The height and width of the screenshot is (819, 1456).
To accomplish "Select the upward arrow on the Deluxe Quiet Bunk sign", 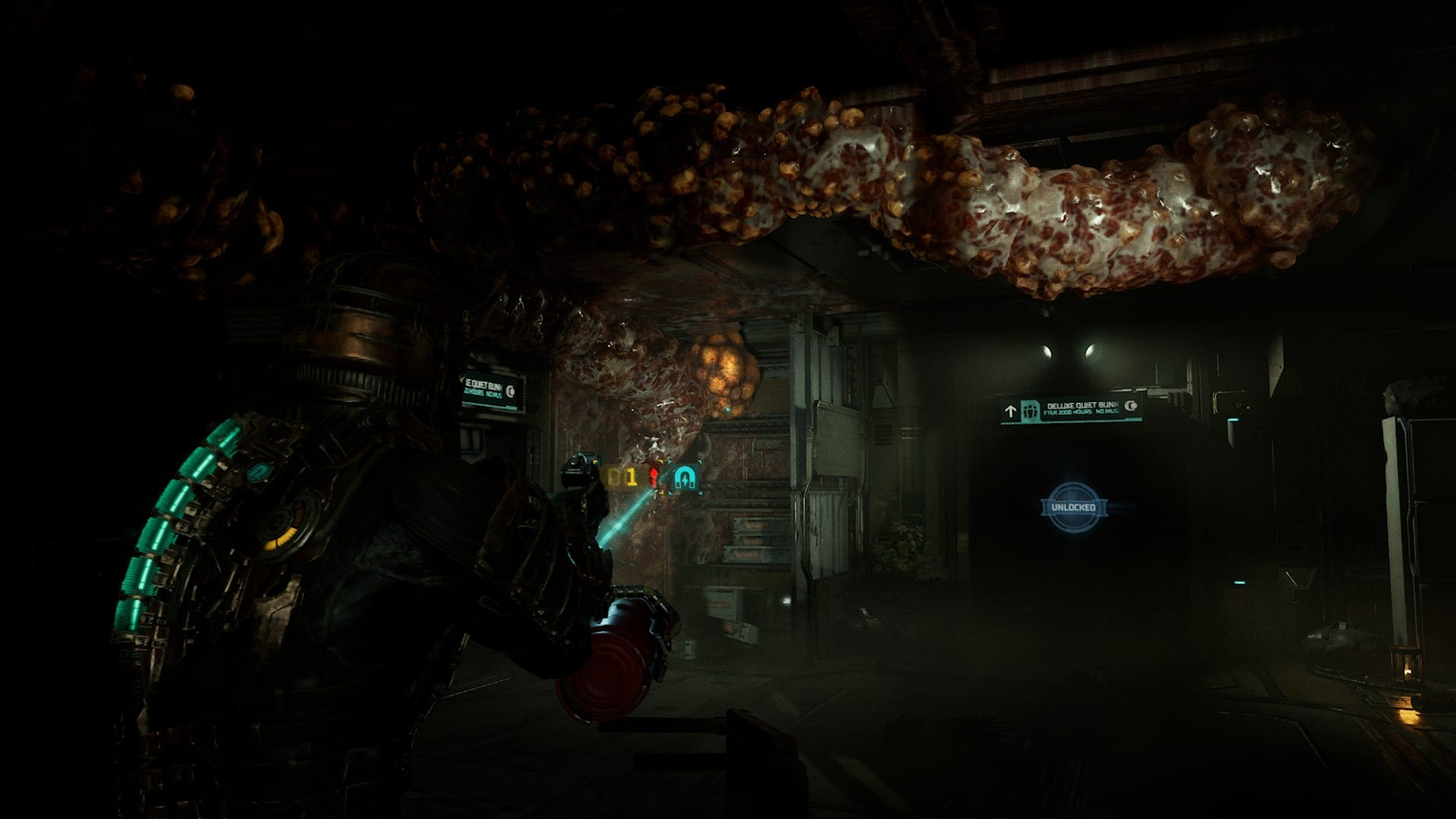I will pos(1010,409).
